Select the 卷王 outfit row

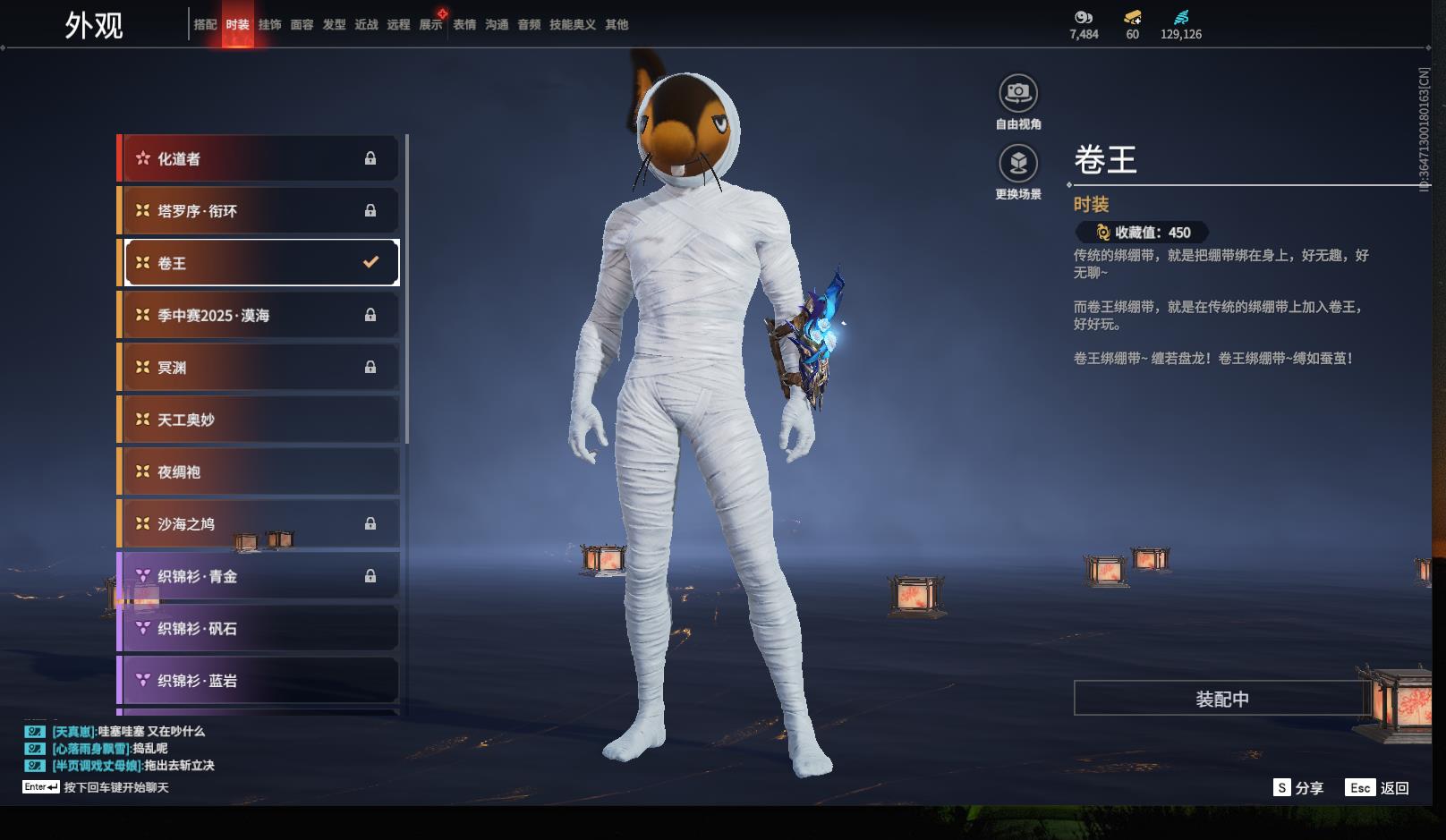point(259,263)
